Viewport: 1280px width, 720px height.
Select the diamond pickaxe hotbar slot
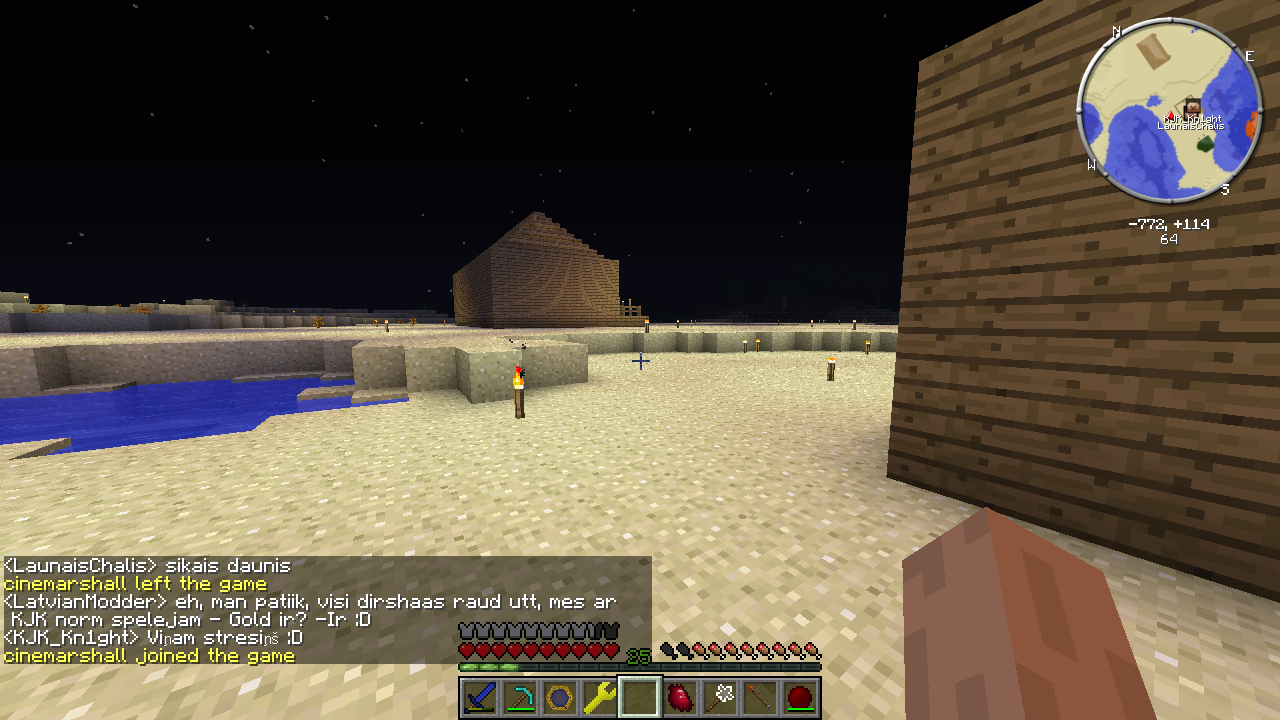pos(520,697)
